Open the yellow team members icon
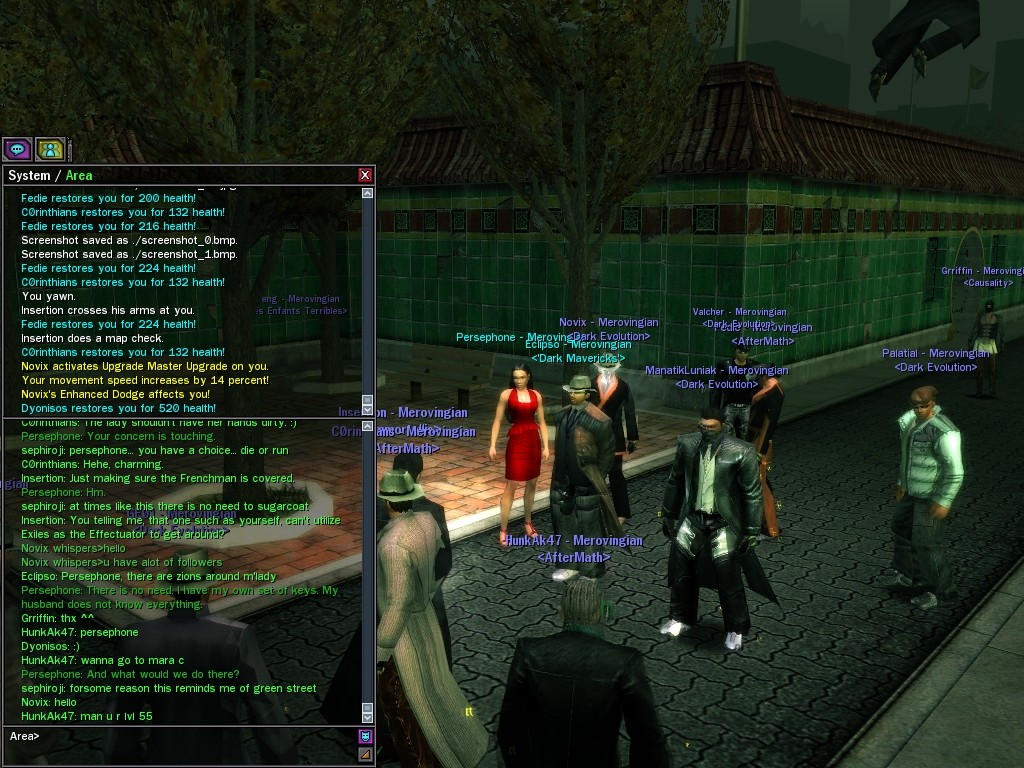 [x=50, y=150]
